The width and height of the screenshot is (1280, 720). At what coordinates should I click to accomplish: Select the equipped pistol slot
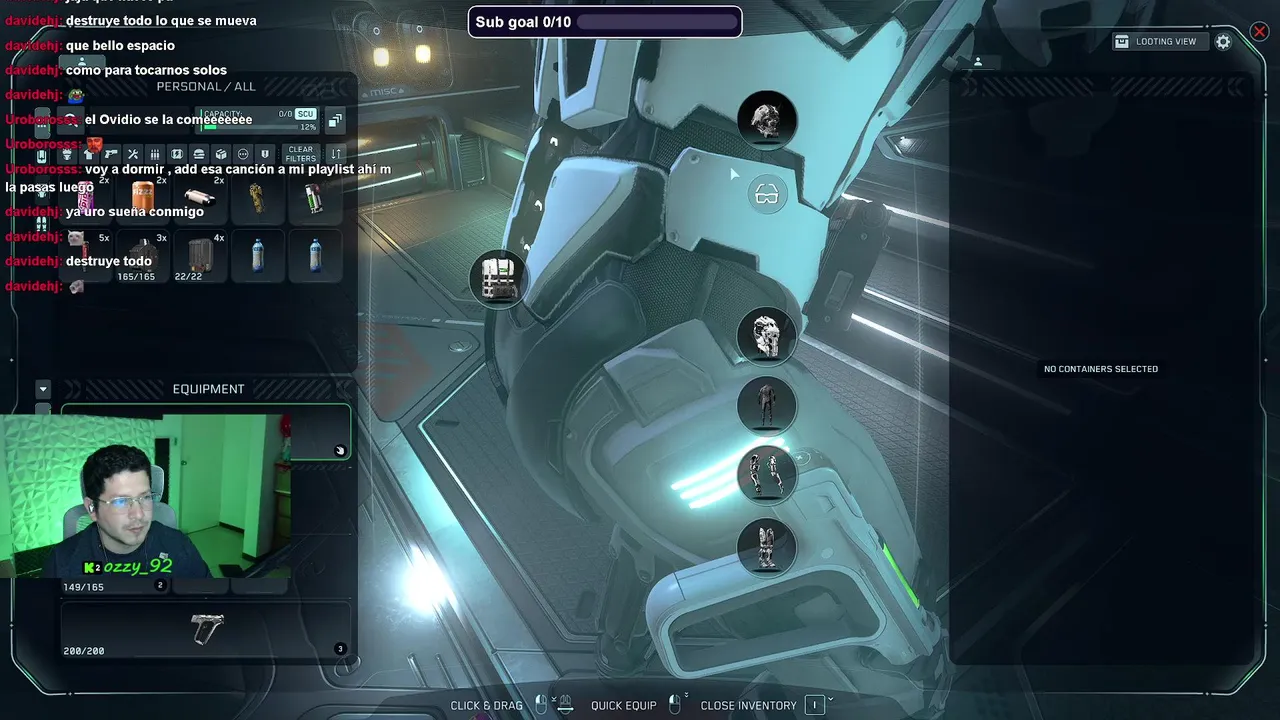tap(206, 629)
